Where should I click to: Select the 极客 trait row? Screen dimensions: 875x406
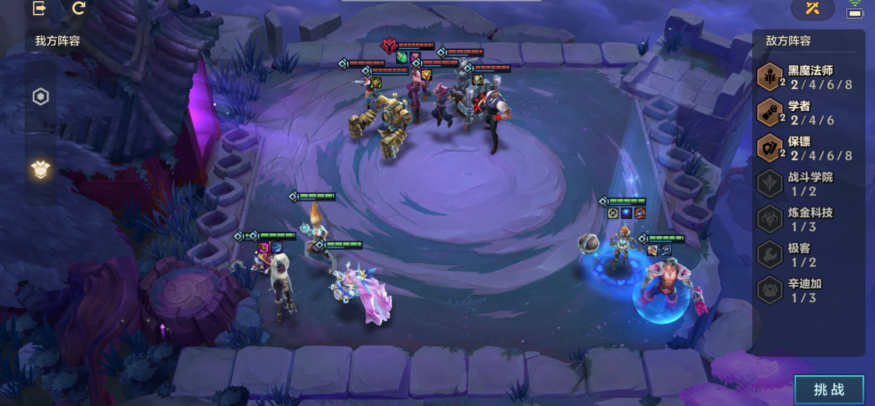[x=808, y=255]
